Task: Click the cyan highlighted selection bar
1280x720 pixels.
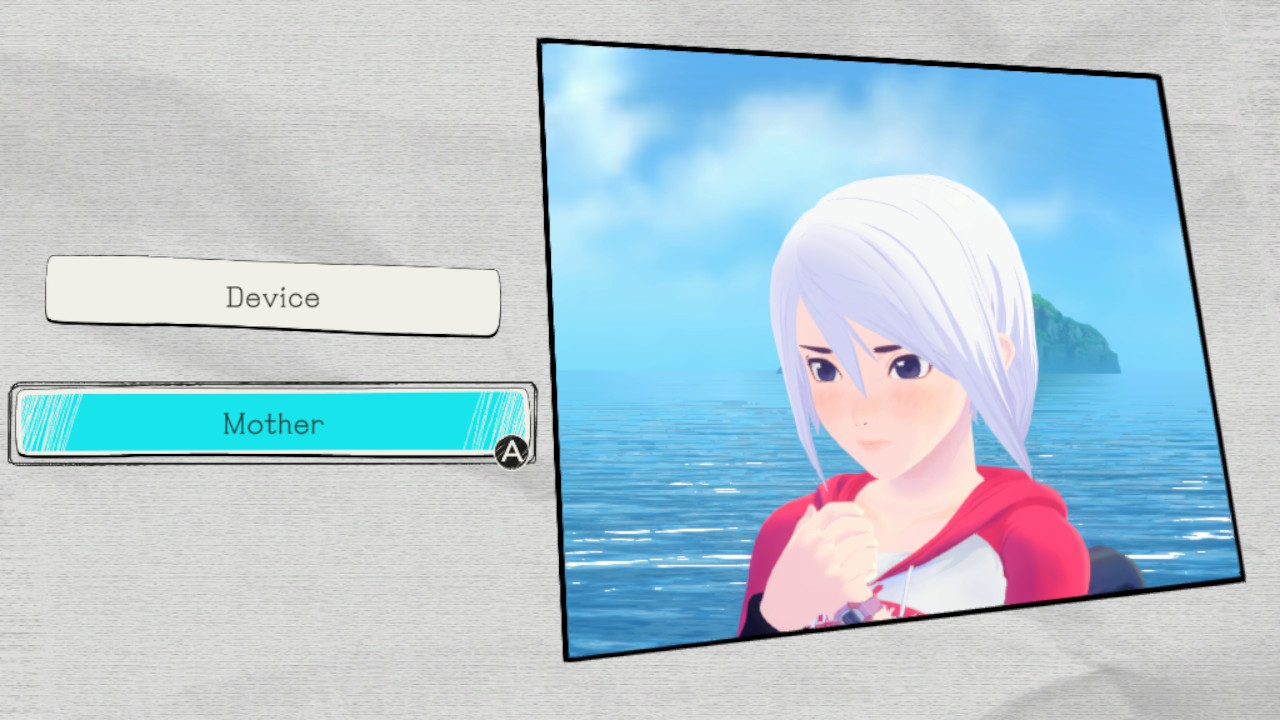Action: (272, 424)
